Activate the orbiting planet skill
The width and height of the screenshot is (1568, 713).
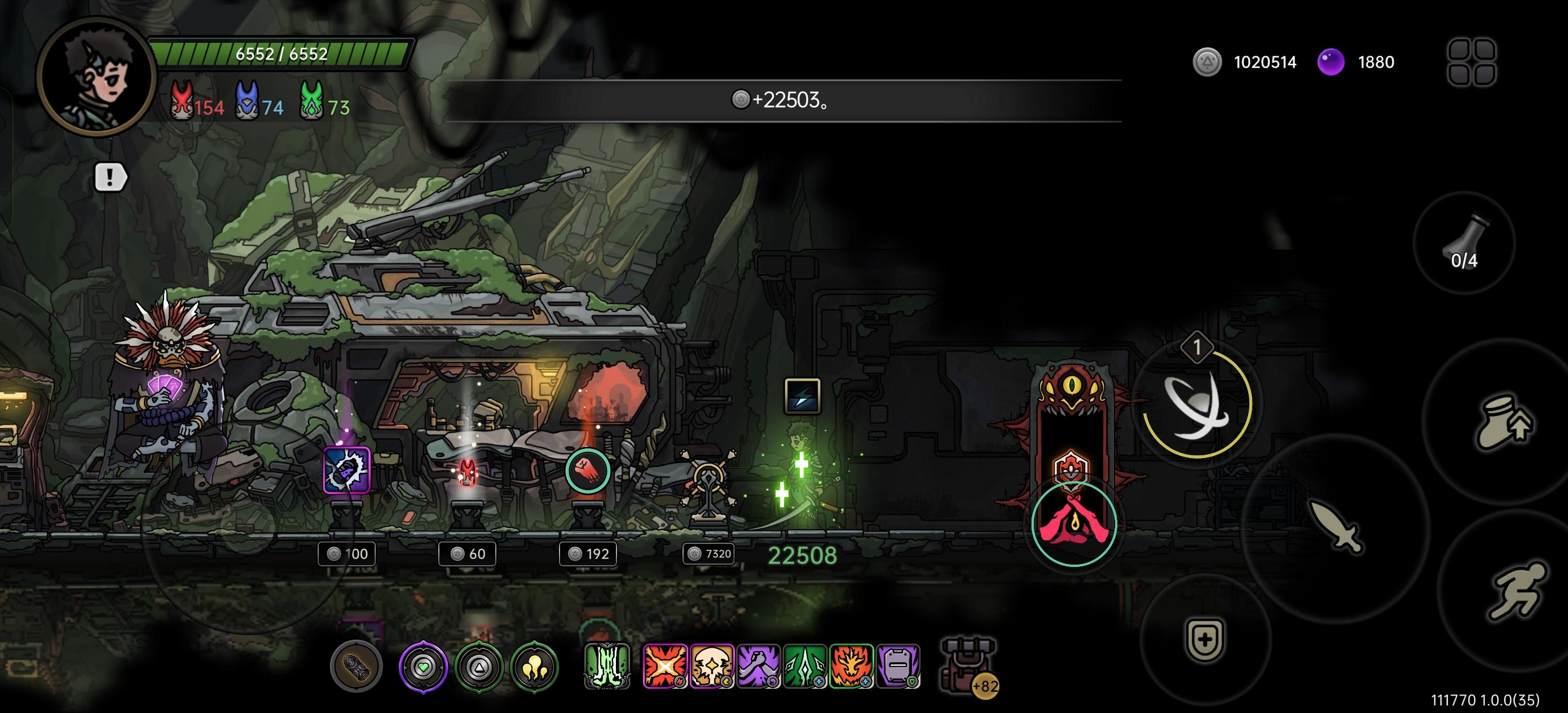point(1196,404)
